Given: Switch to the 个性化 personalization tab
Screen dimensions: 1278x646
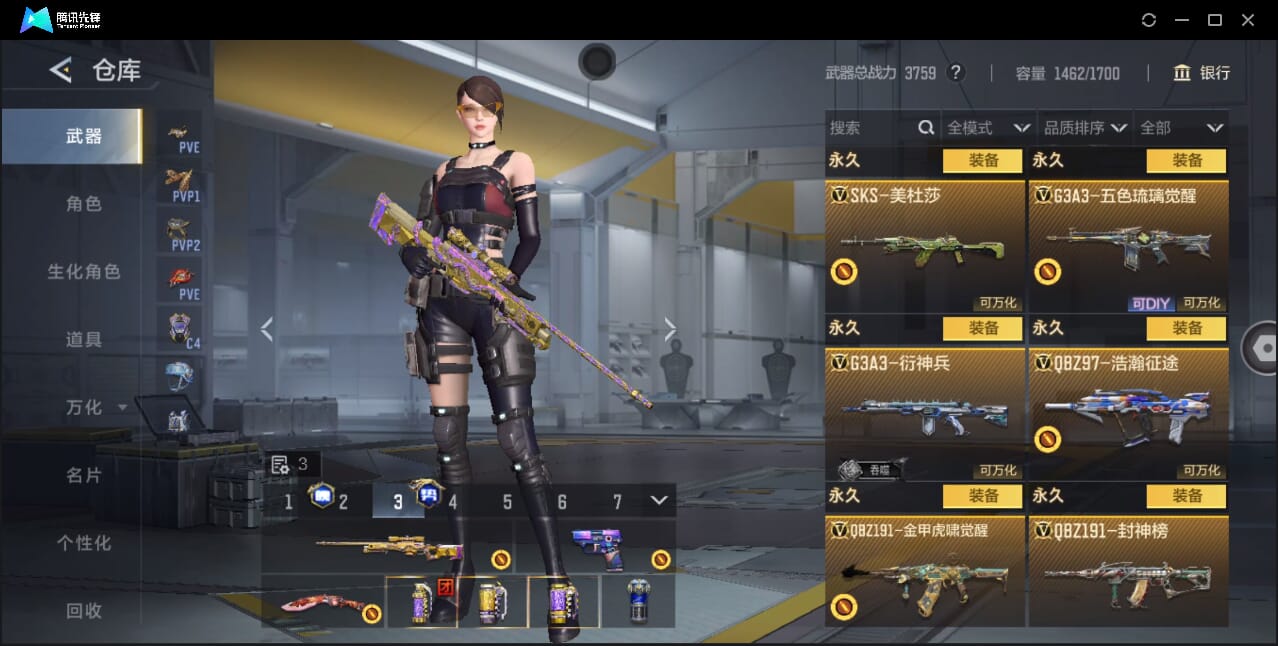Looking at the screenshot, I should (x=84, y=544).
